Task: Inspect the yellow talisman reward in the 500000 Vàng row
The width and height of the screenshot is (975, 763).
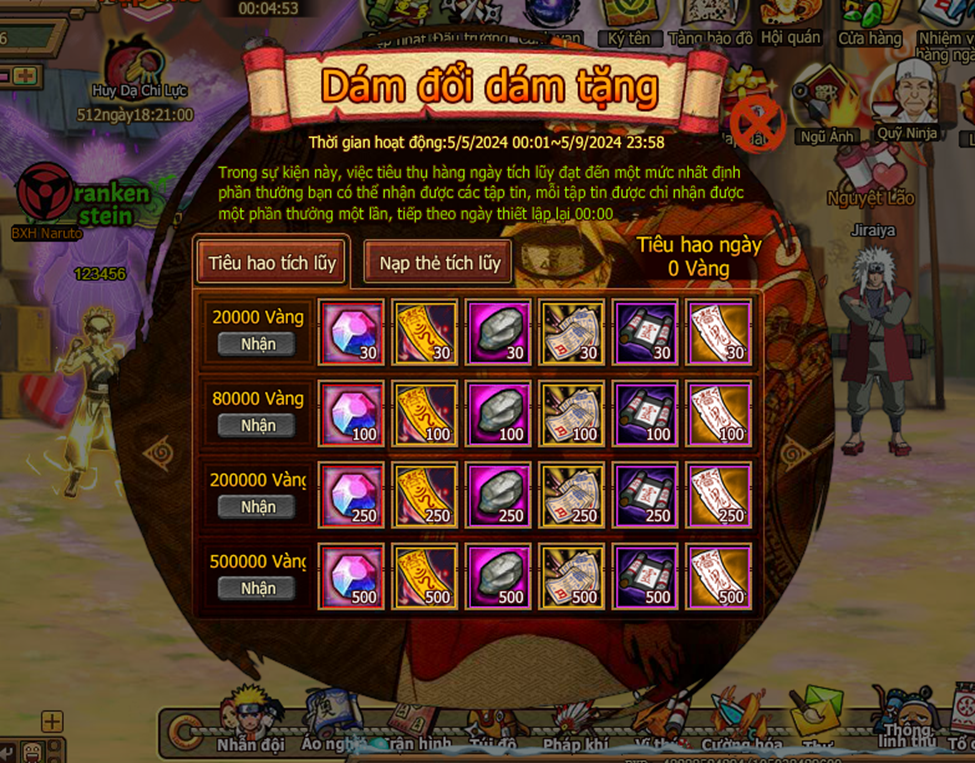Action: (425, 577)
